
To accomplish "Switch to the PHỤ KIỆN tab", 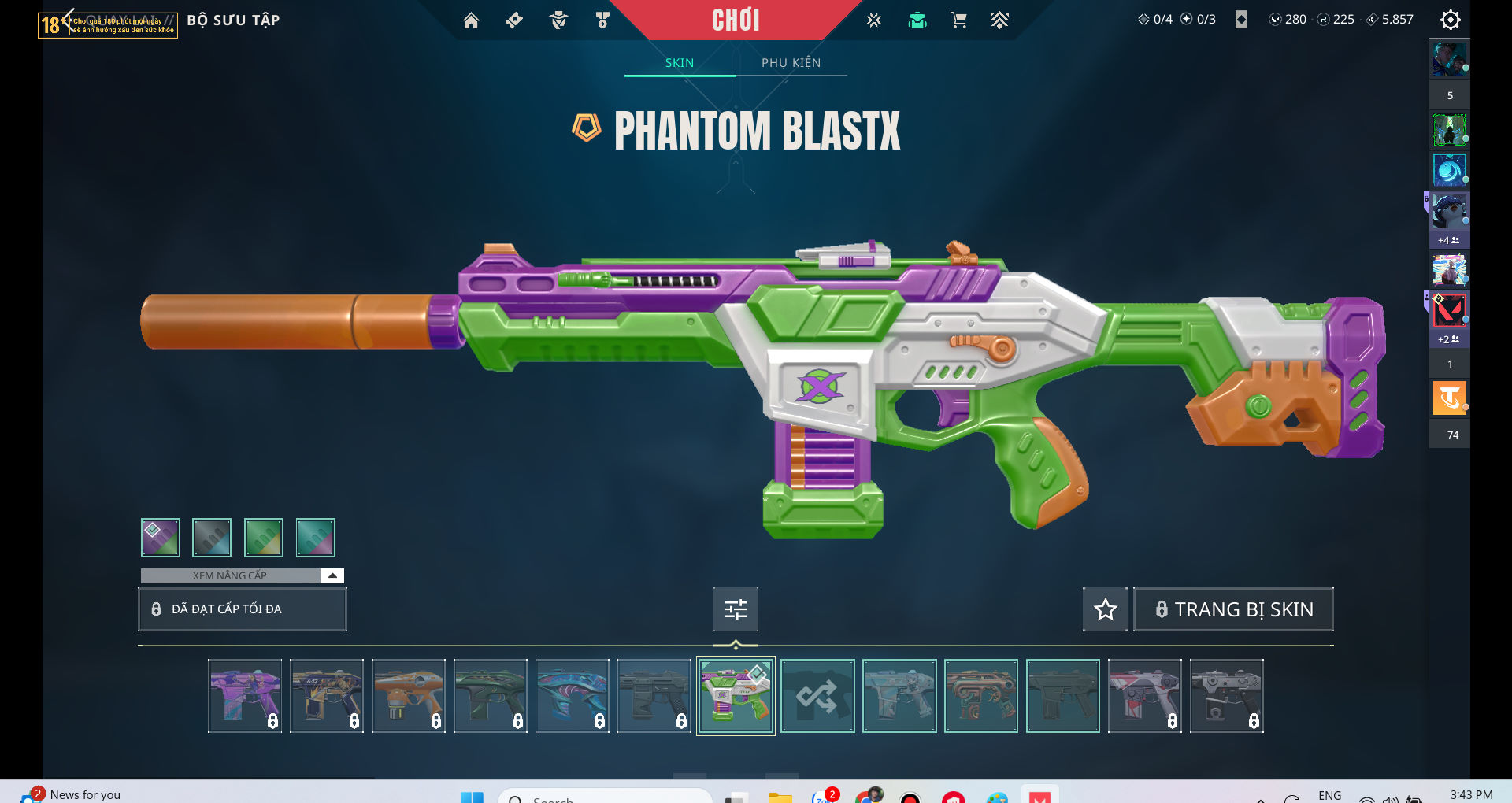I will (791, 63).
